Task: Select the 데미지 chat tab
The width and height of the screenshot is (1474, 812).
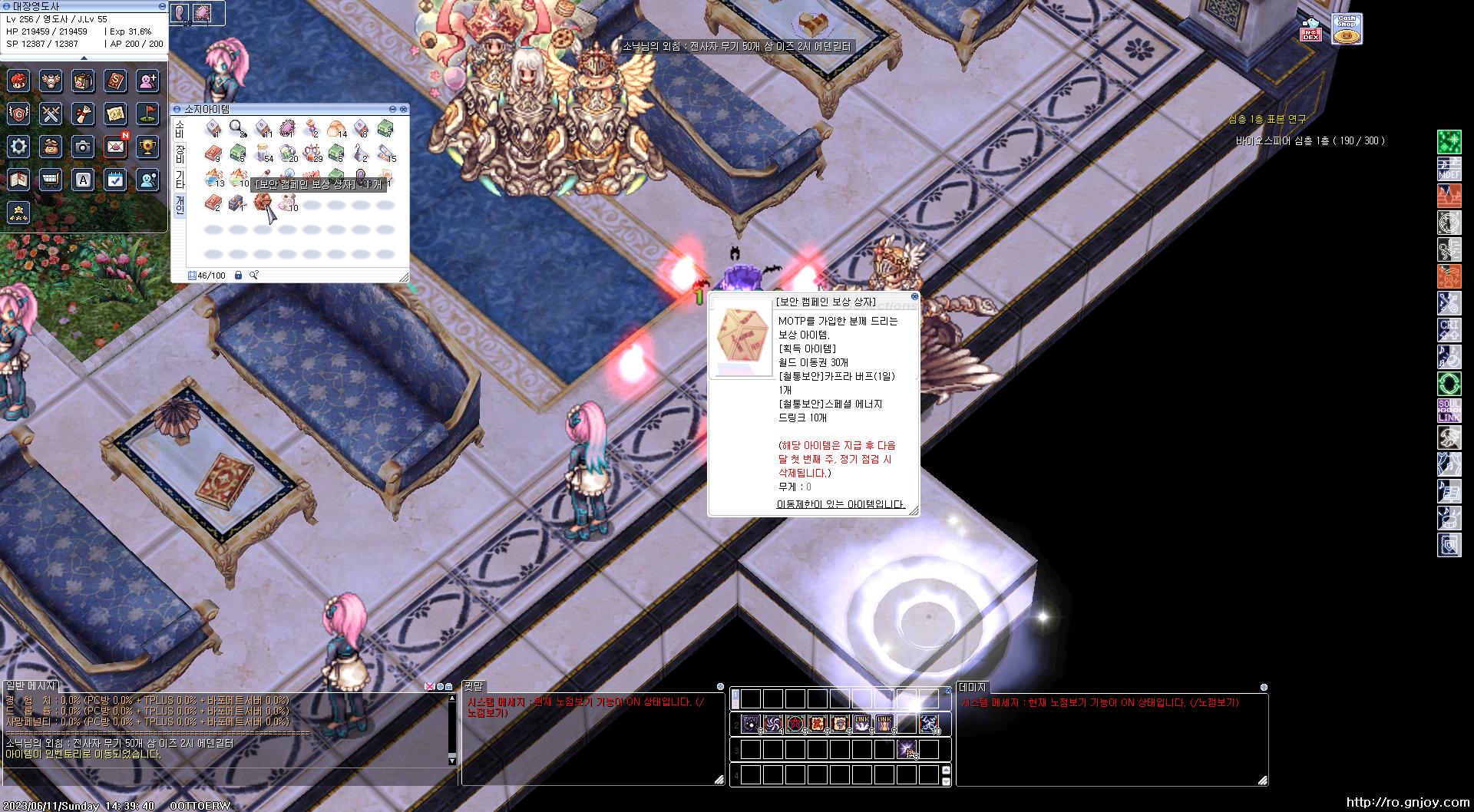Action: tap(972, 688)
